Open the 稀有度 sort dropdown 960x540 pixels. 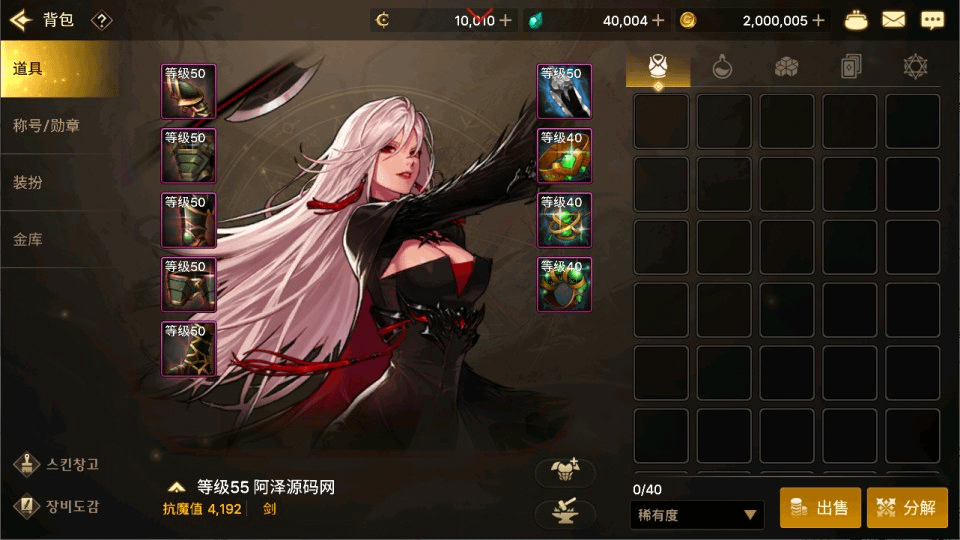point(698,515)
